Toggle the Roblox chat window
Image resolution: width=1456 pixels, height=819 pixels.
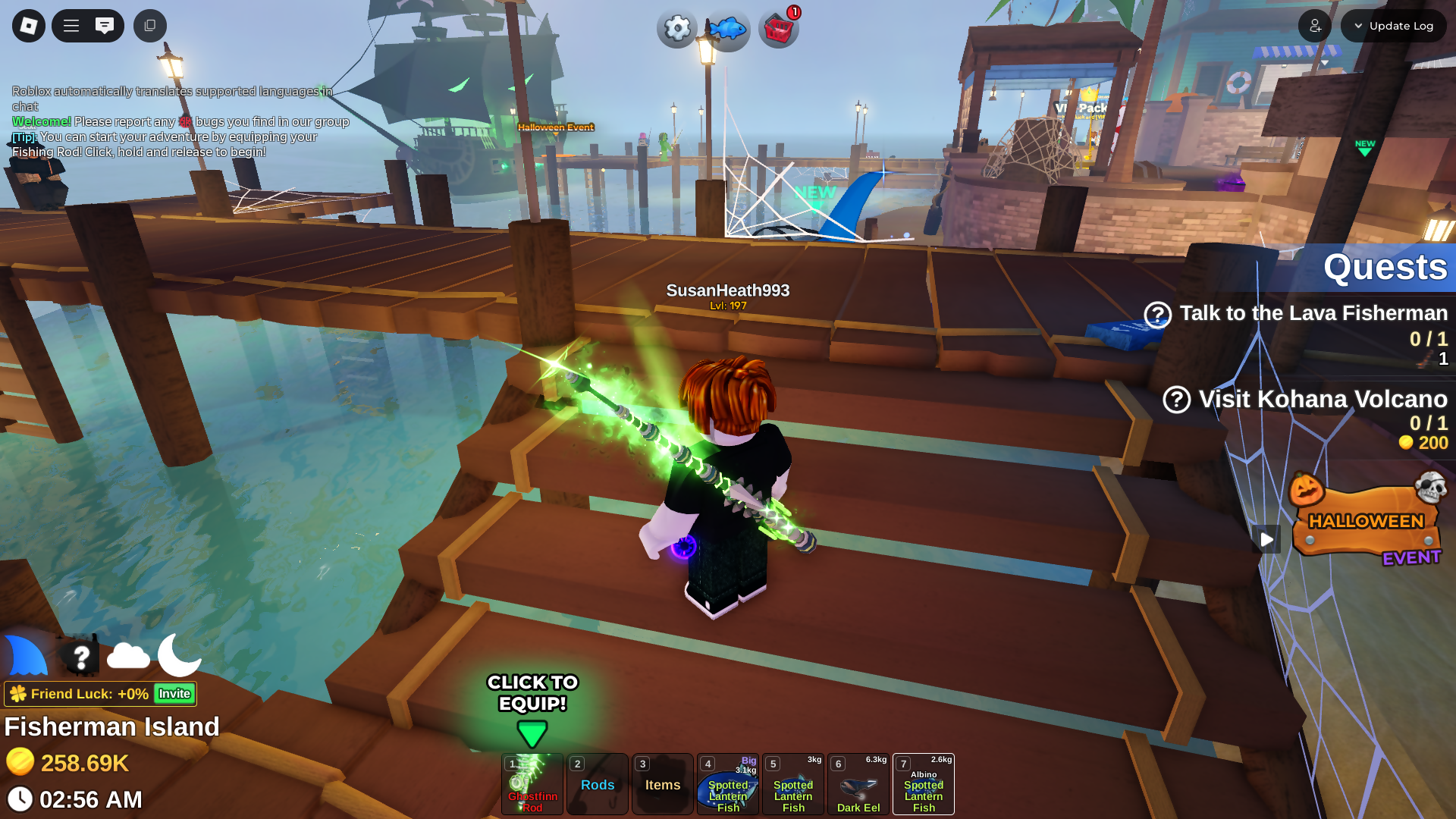click(105, 26)
